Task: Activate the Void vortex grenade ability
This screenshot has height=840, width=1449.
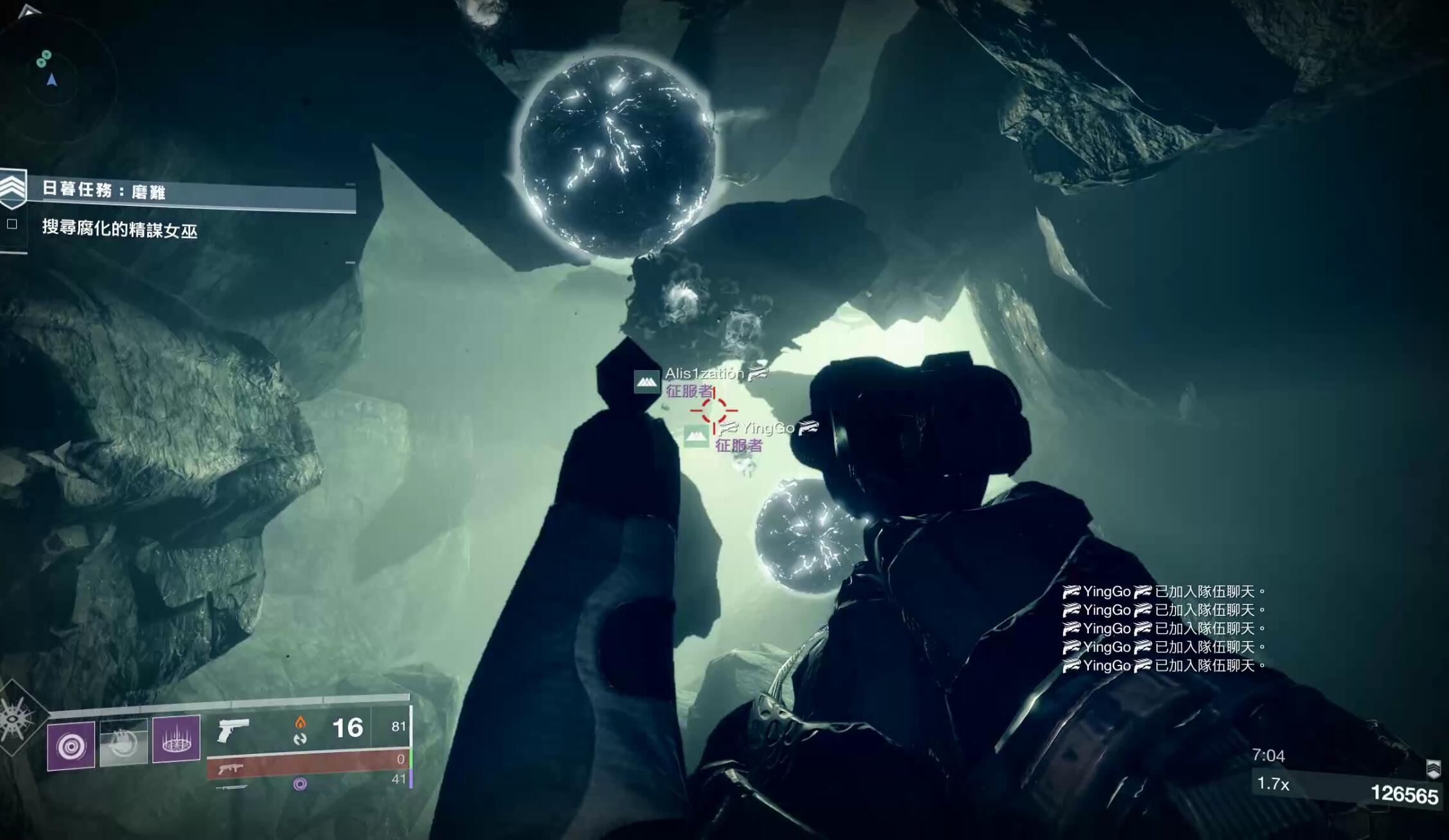Action: pos(71,746)
